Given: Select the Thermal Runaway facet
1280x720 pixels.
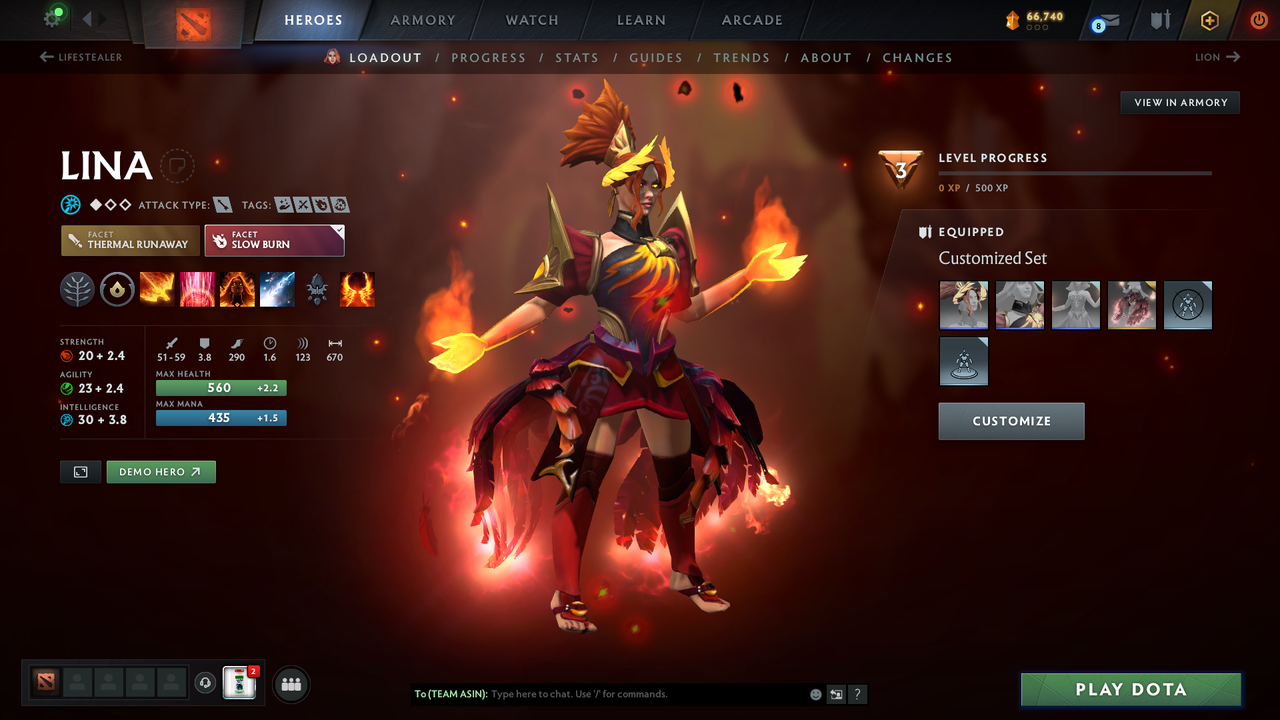Looking at the screenshot, I should 129,240.
